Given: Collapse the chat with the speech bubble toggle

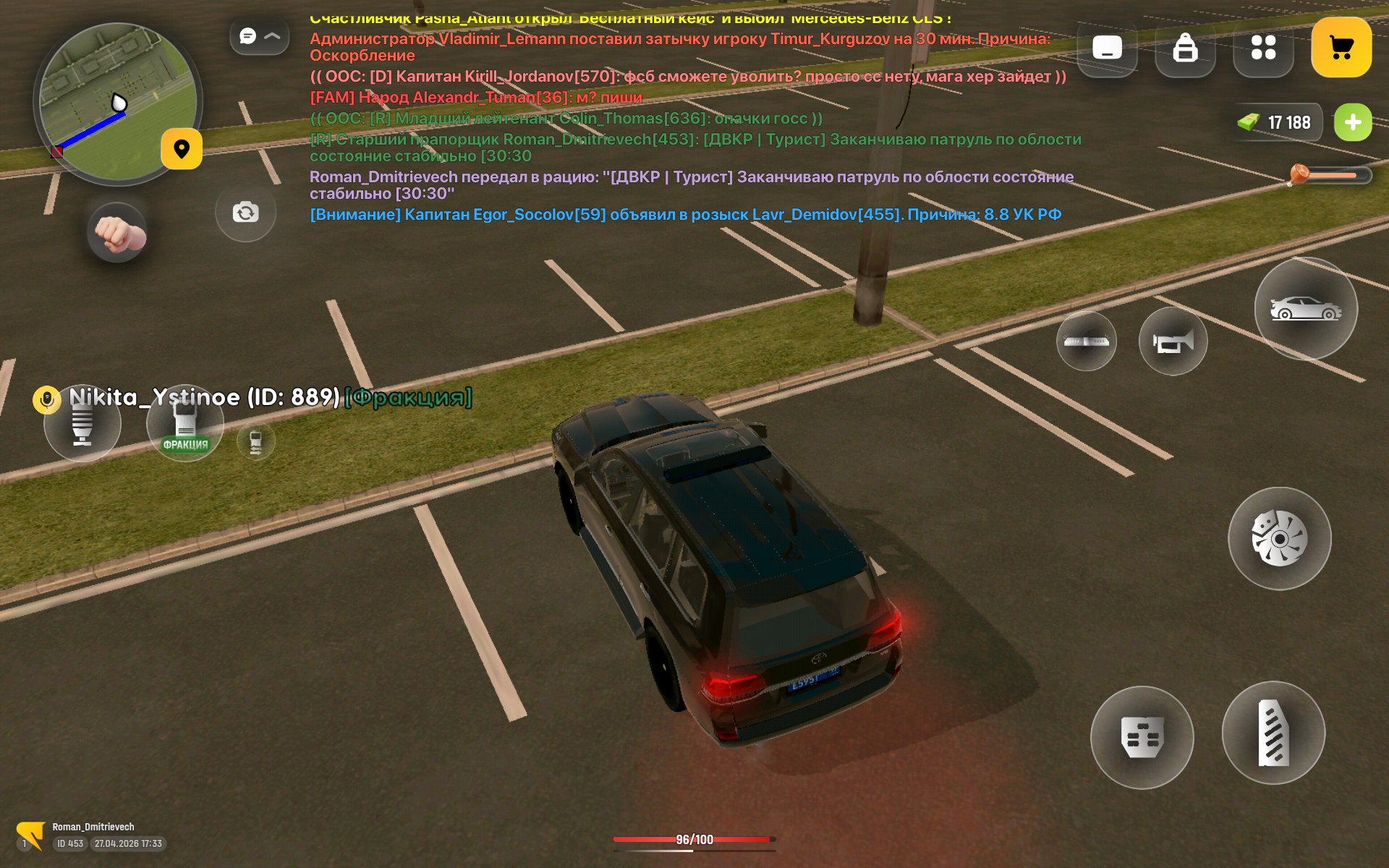Looking at the screenshot, I should [259, 36].
